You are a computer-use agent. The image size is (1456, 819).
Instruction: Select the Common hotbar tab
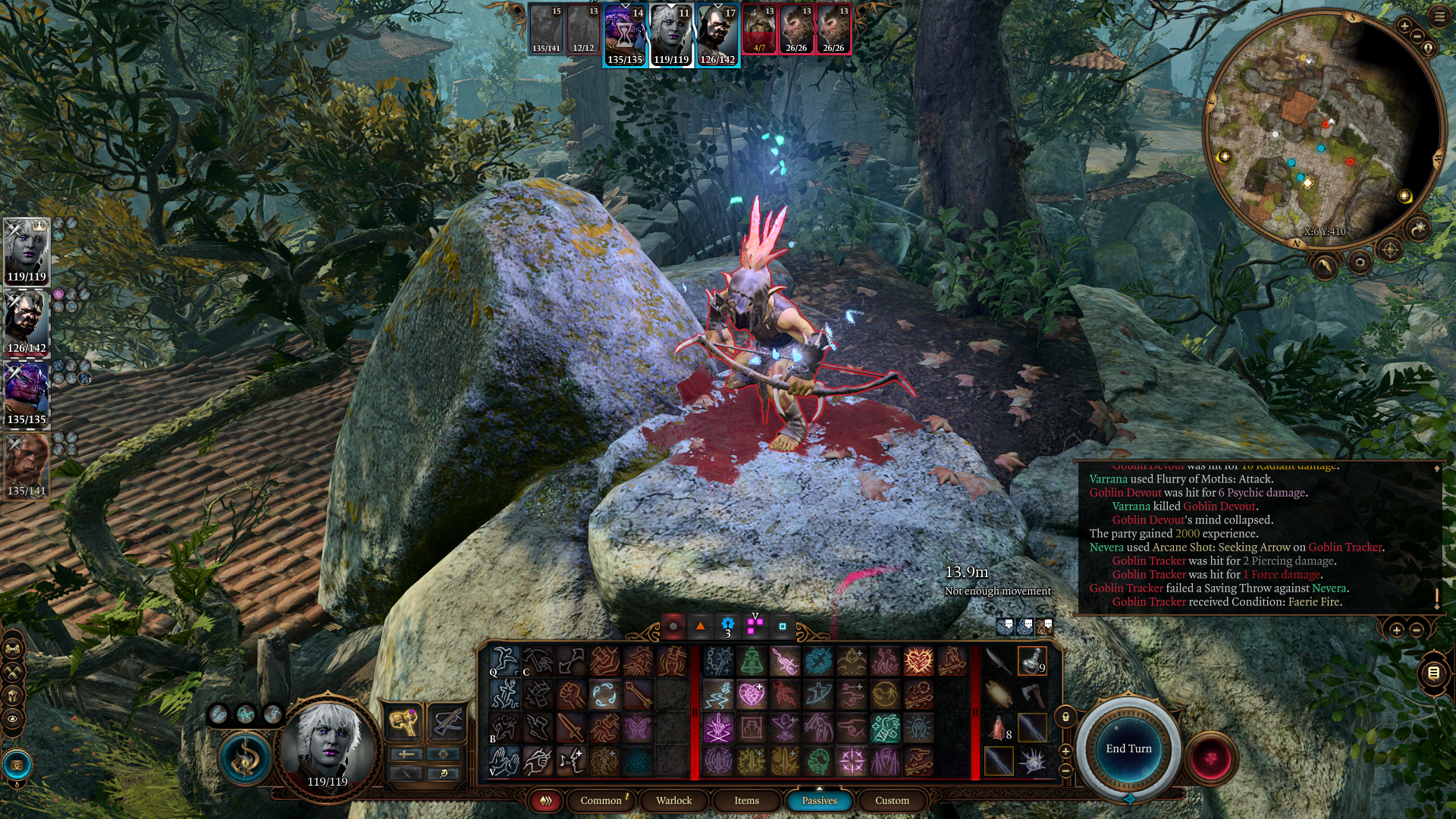(601, 800)
